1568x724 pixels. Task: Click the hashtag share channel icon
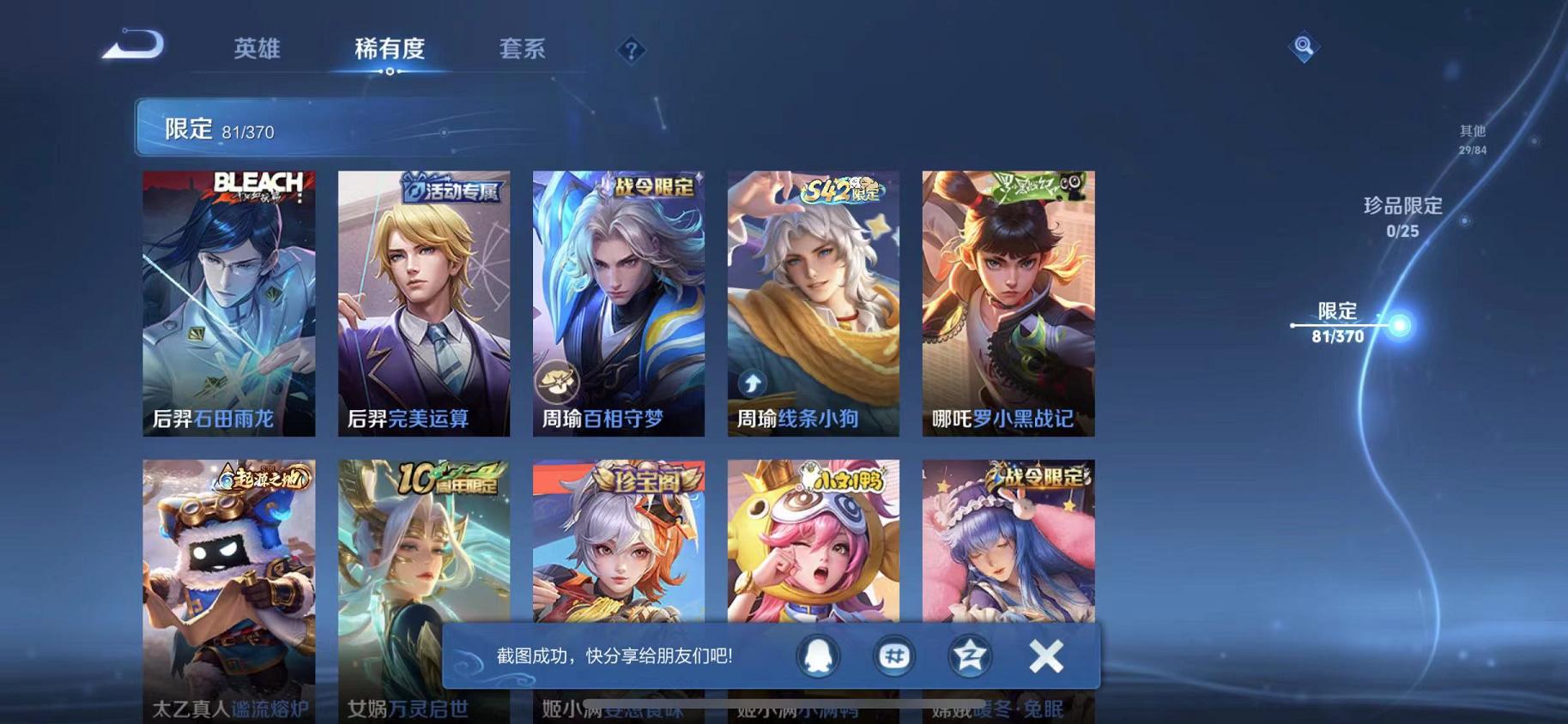click(x=893, y=655)
